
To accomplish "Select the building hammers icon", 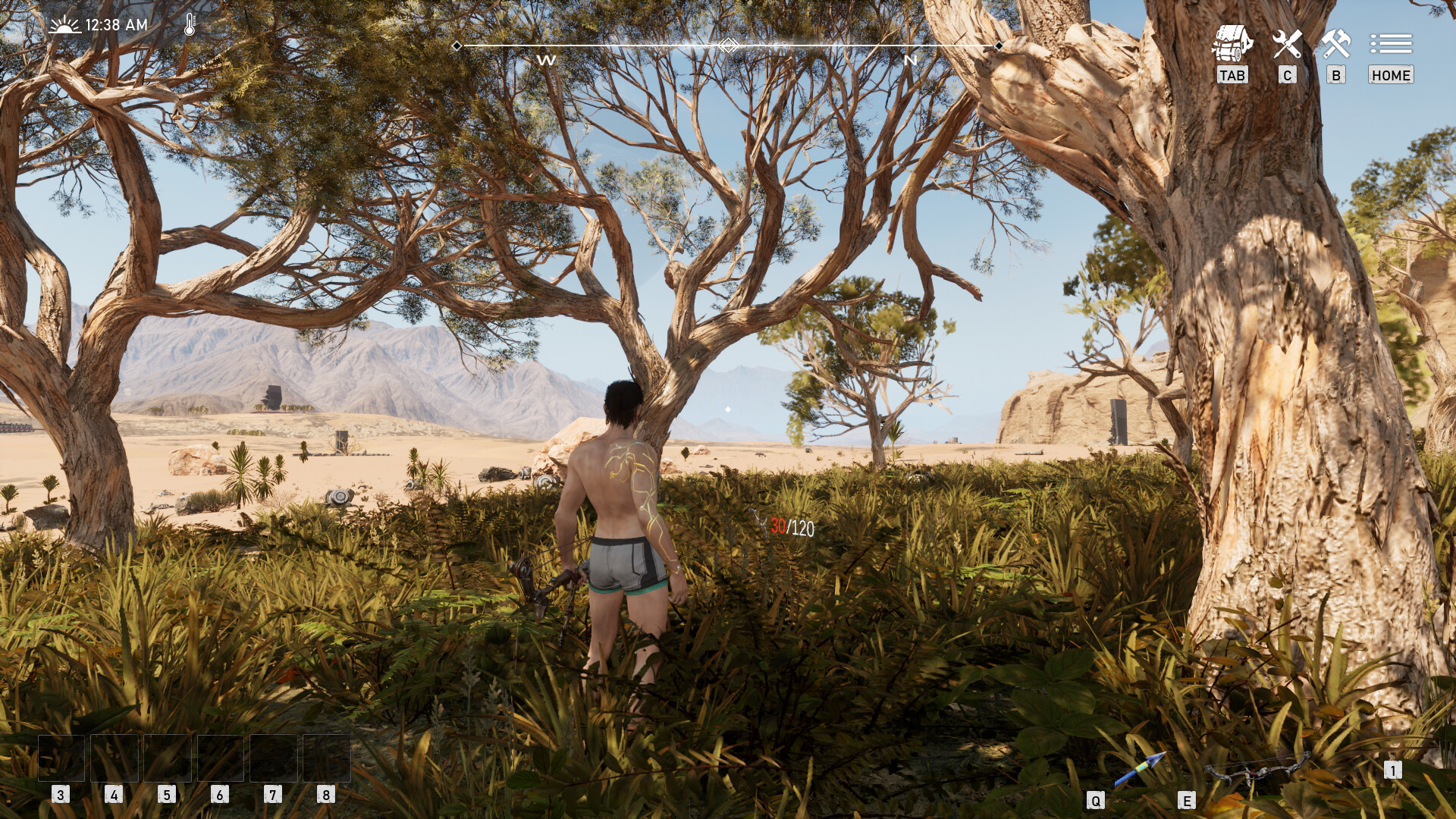I will click(1337, 42).
